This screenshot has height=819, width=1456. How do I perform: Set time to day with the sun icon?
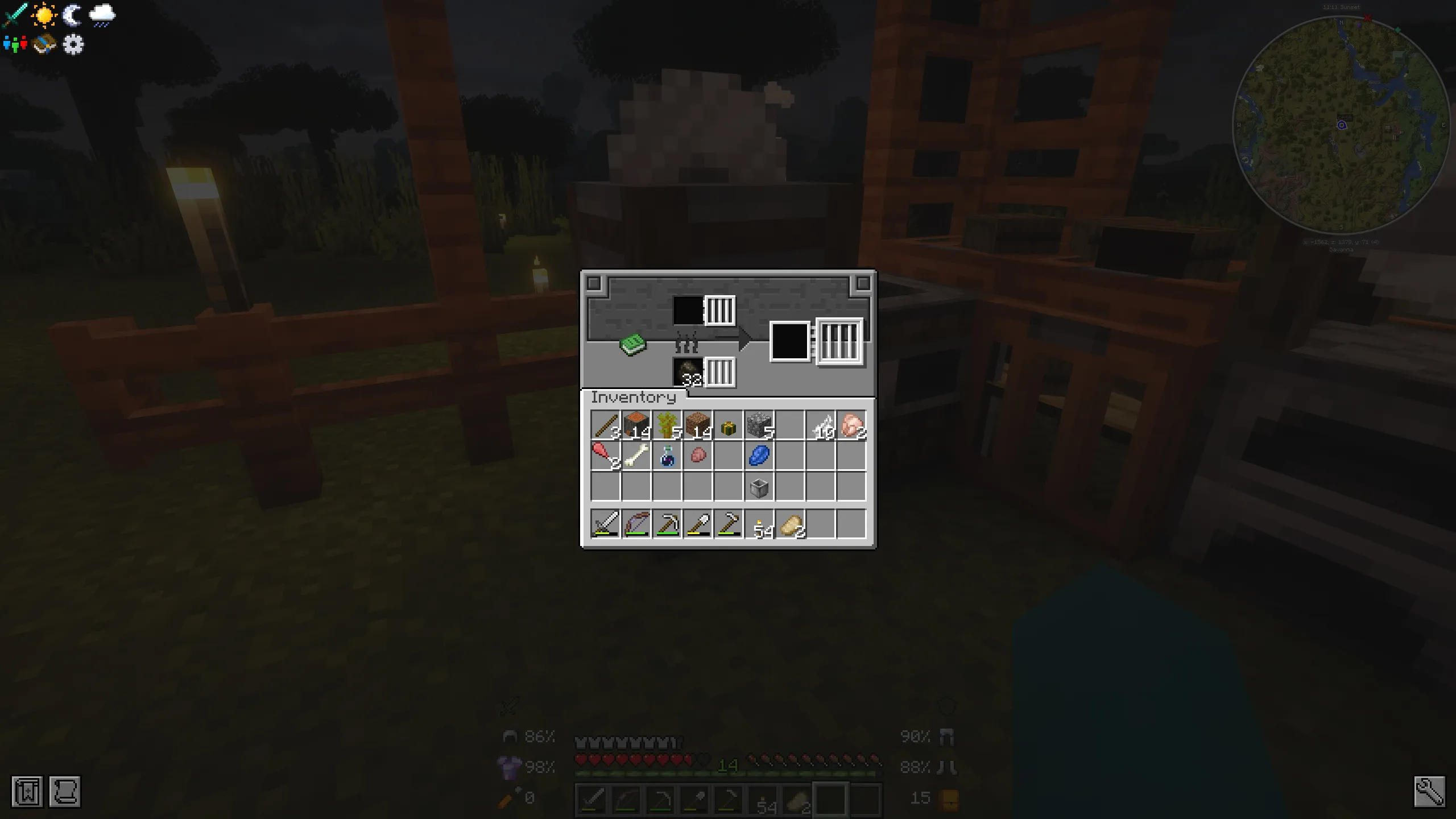pyautogui.click(x=44, y=15)
